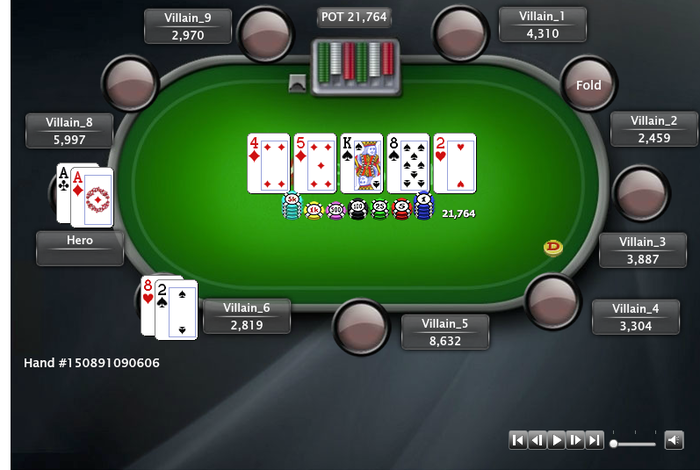Choose Villain_1's player panel
Image resolution: width=700 pixels, height=470 pixels.
coord(543,25)
